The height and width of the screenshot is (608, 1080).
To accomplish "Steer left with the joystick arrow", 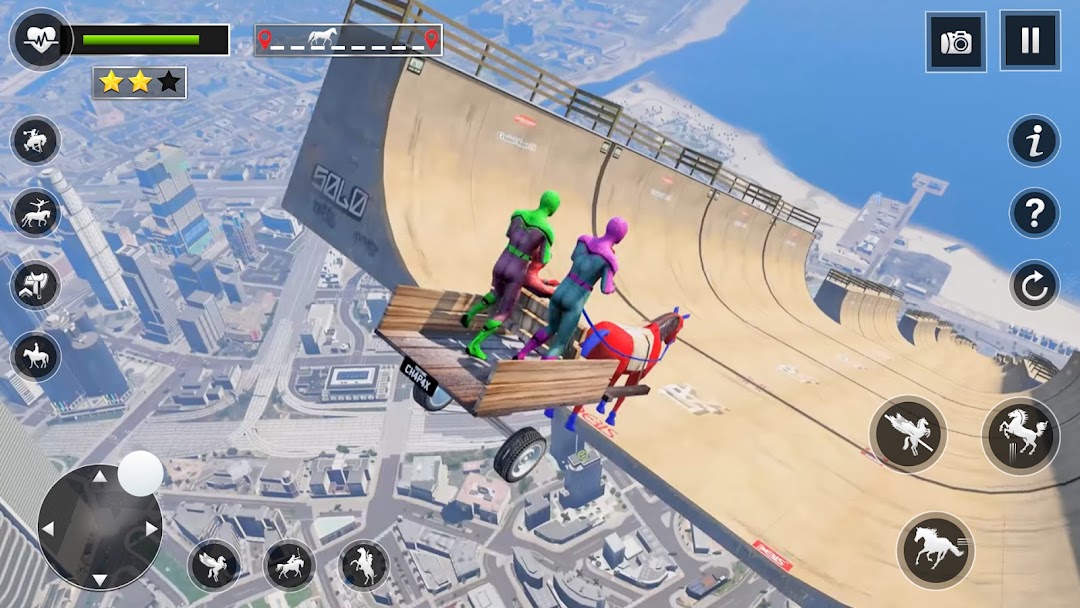I will coord(49,528).
